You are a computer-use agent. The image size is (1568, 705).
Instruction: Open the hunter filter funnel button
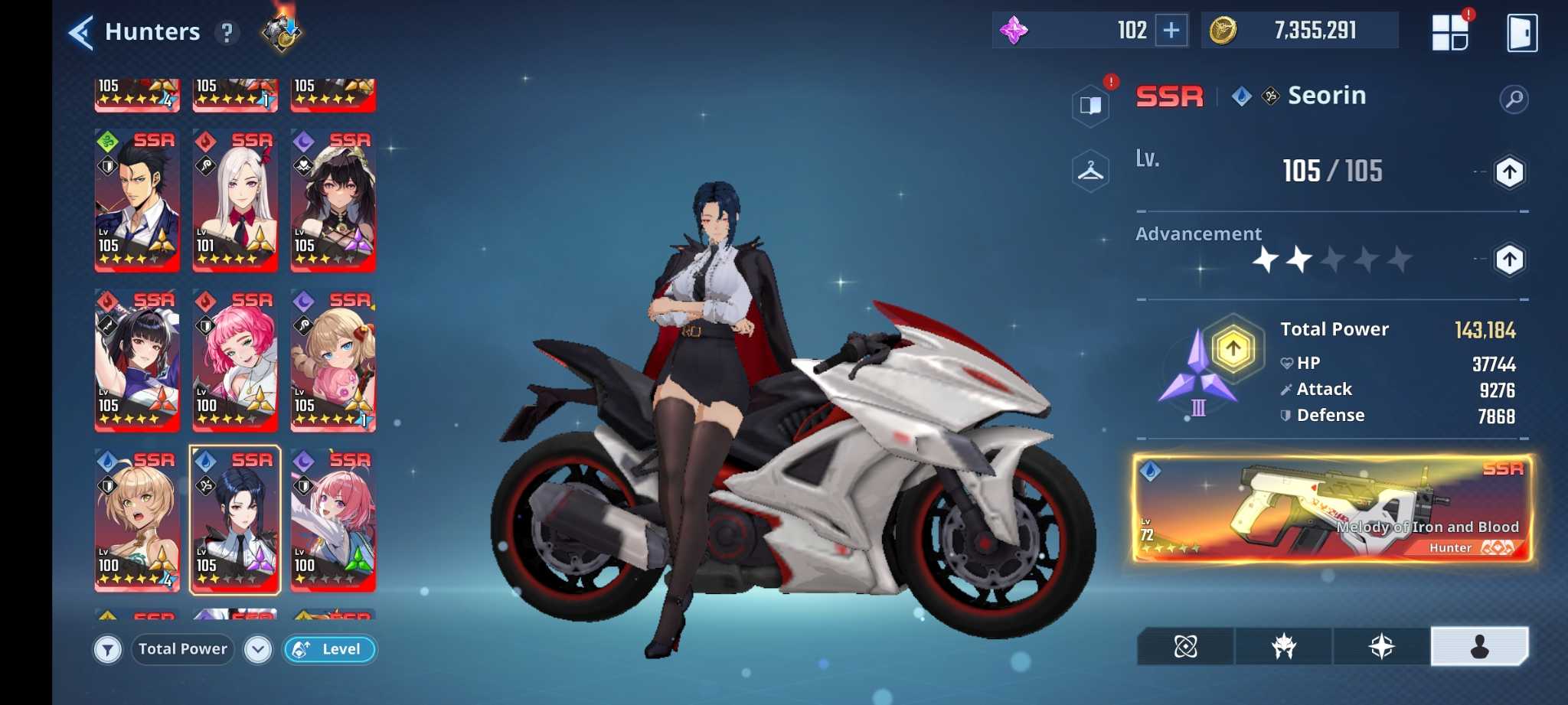coord(108,650)
